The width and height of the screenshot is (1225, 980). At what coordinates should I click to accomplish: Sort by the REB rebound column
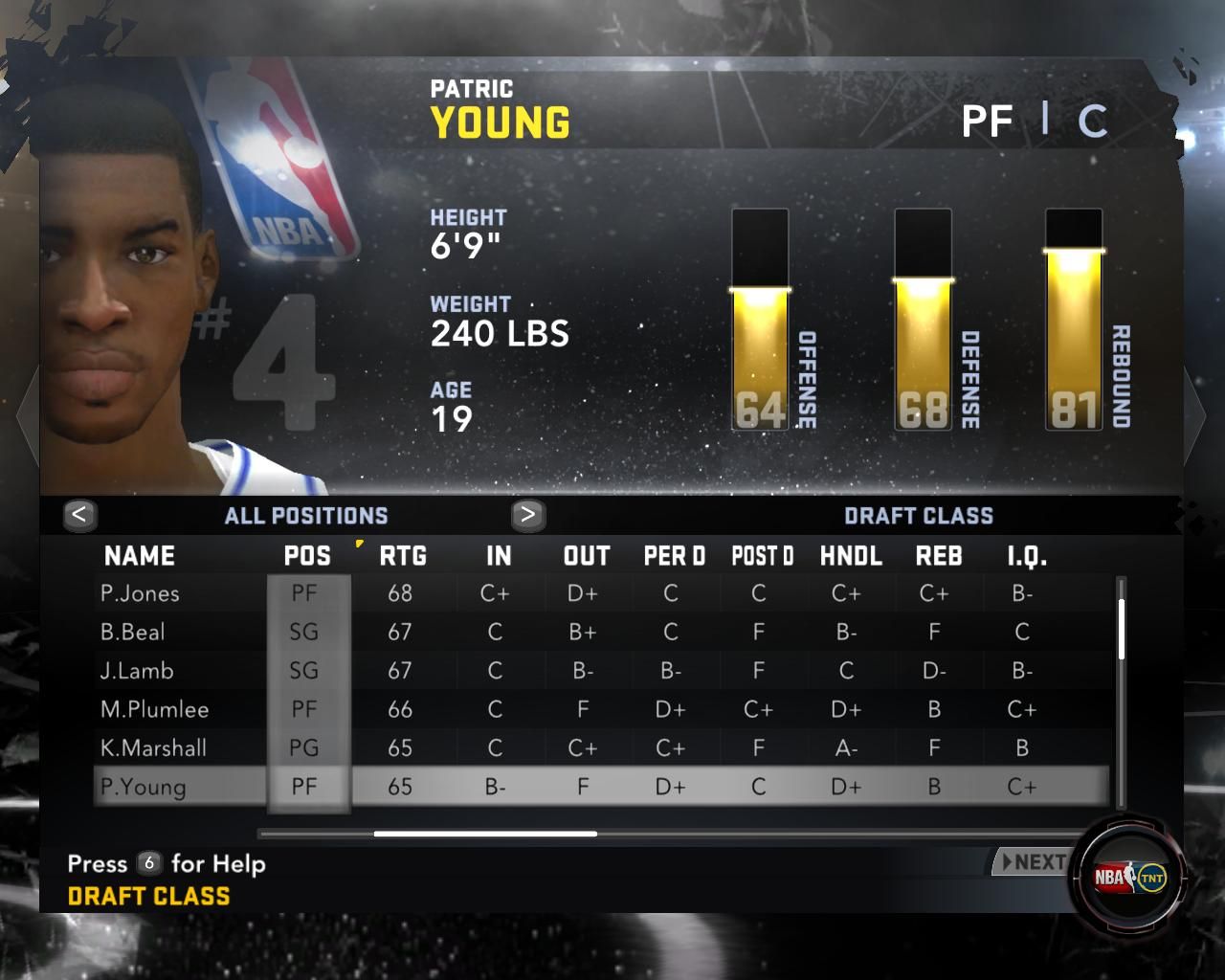pos(939,556)
